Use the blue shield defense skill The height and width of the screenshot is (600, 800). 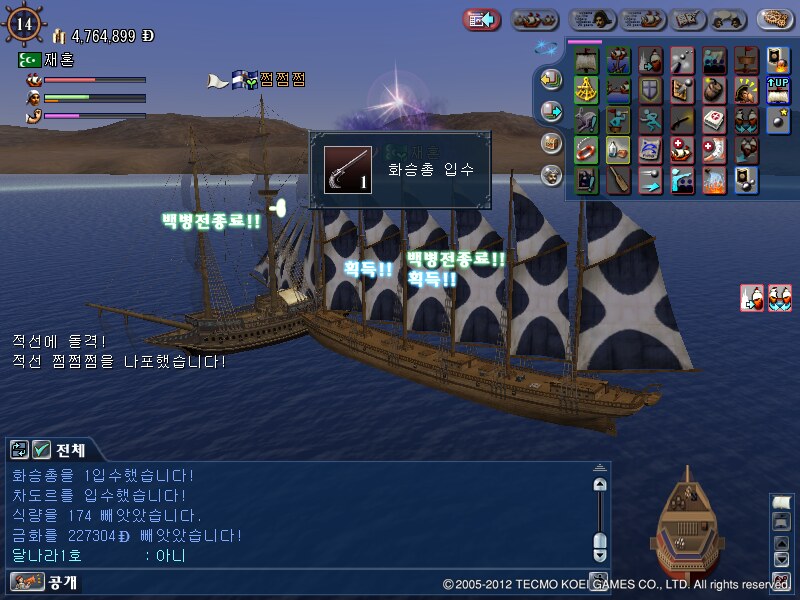651,91
